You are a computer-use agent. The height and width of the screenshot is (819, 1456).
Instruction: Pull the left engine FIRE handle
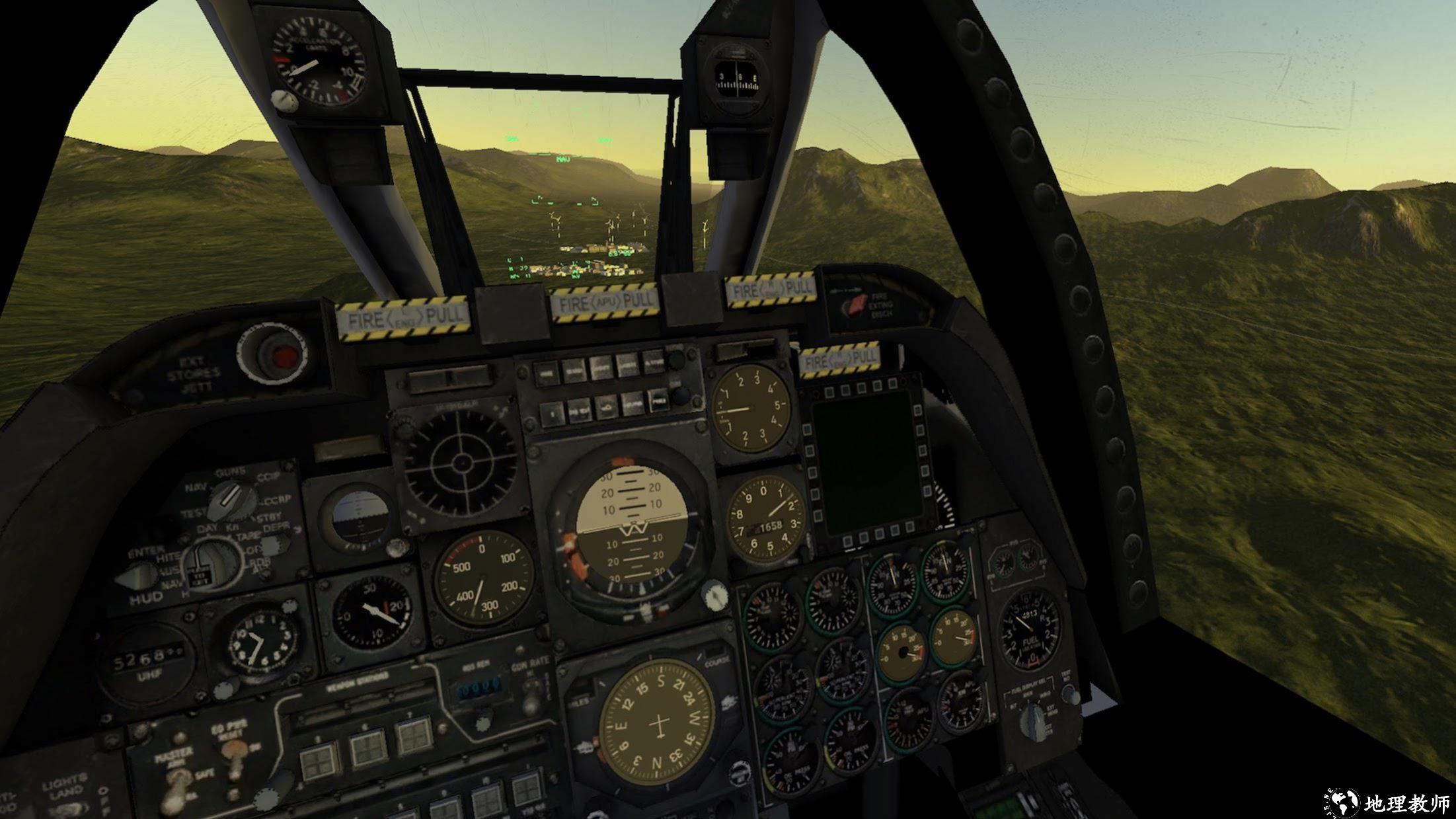(402, 319)
